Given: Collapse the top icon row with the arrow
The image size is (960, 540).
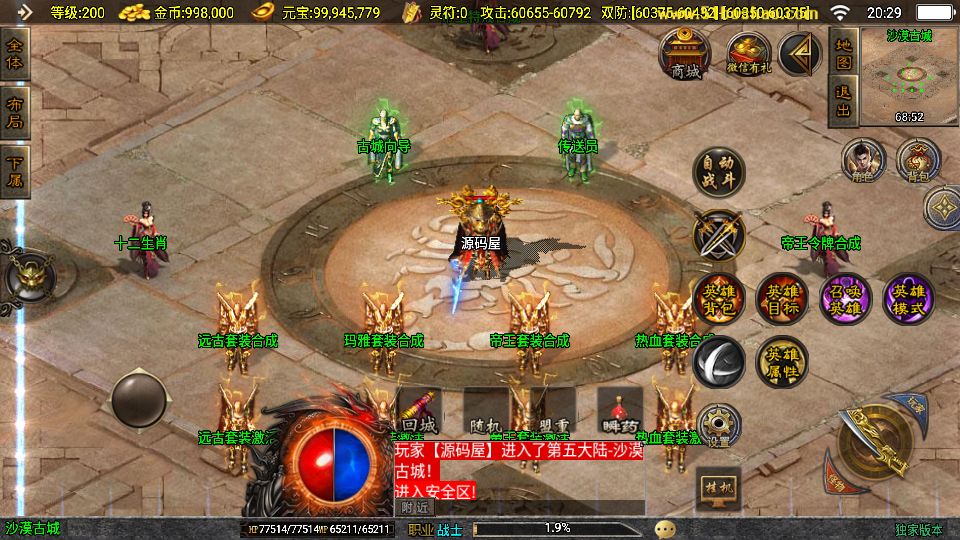Looking at the screenshot, I should [800, 54].
